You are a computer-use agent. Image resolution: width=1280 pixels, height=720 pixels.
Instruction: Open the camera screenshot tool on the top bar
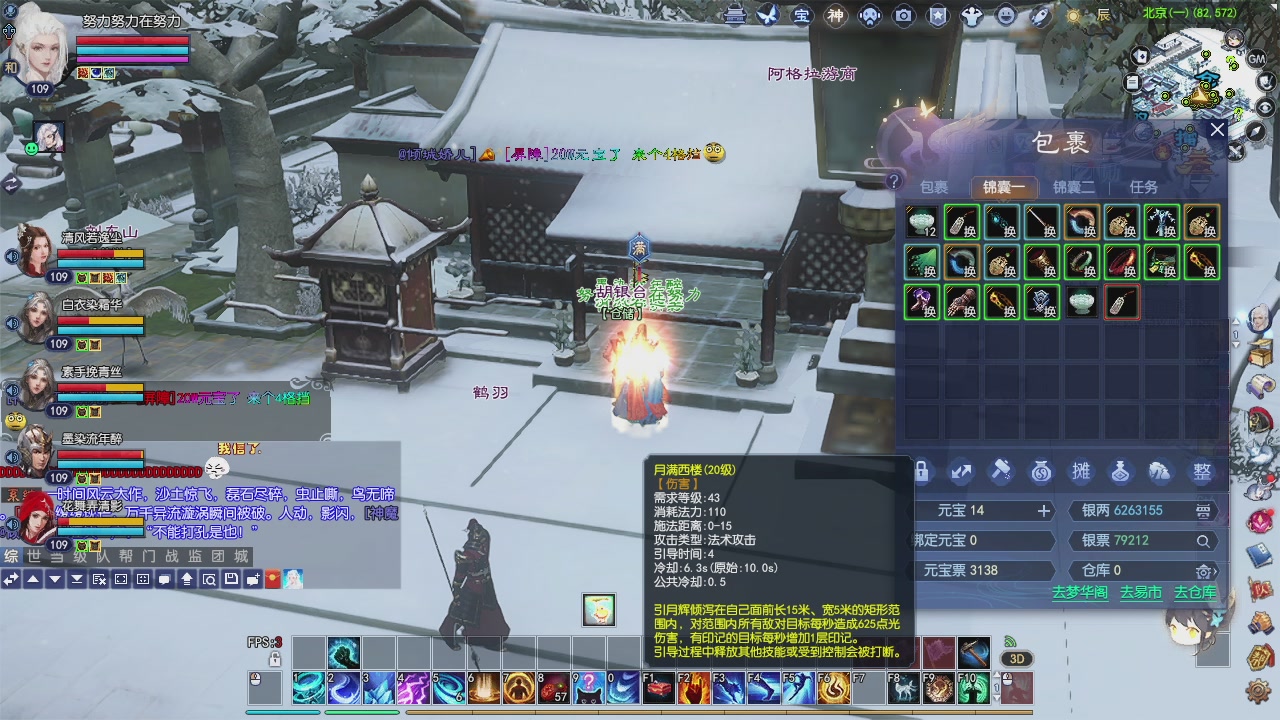(903, 15)
